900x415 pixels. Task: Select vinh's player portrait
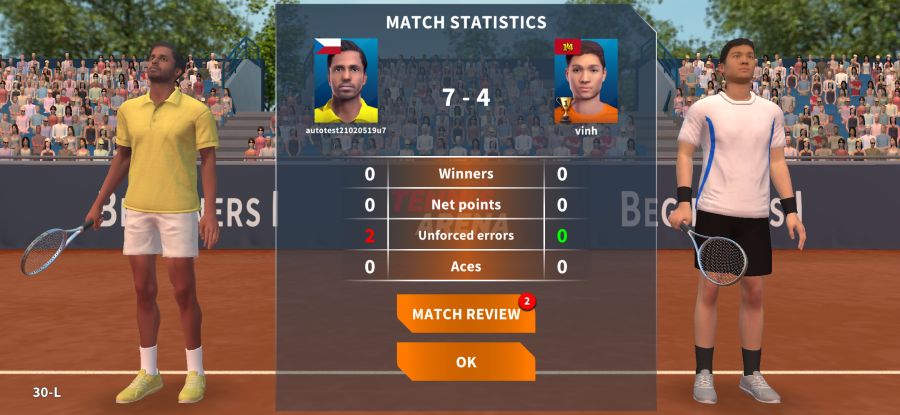tap(587, 81)
